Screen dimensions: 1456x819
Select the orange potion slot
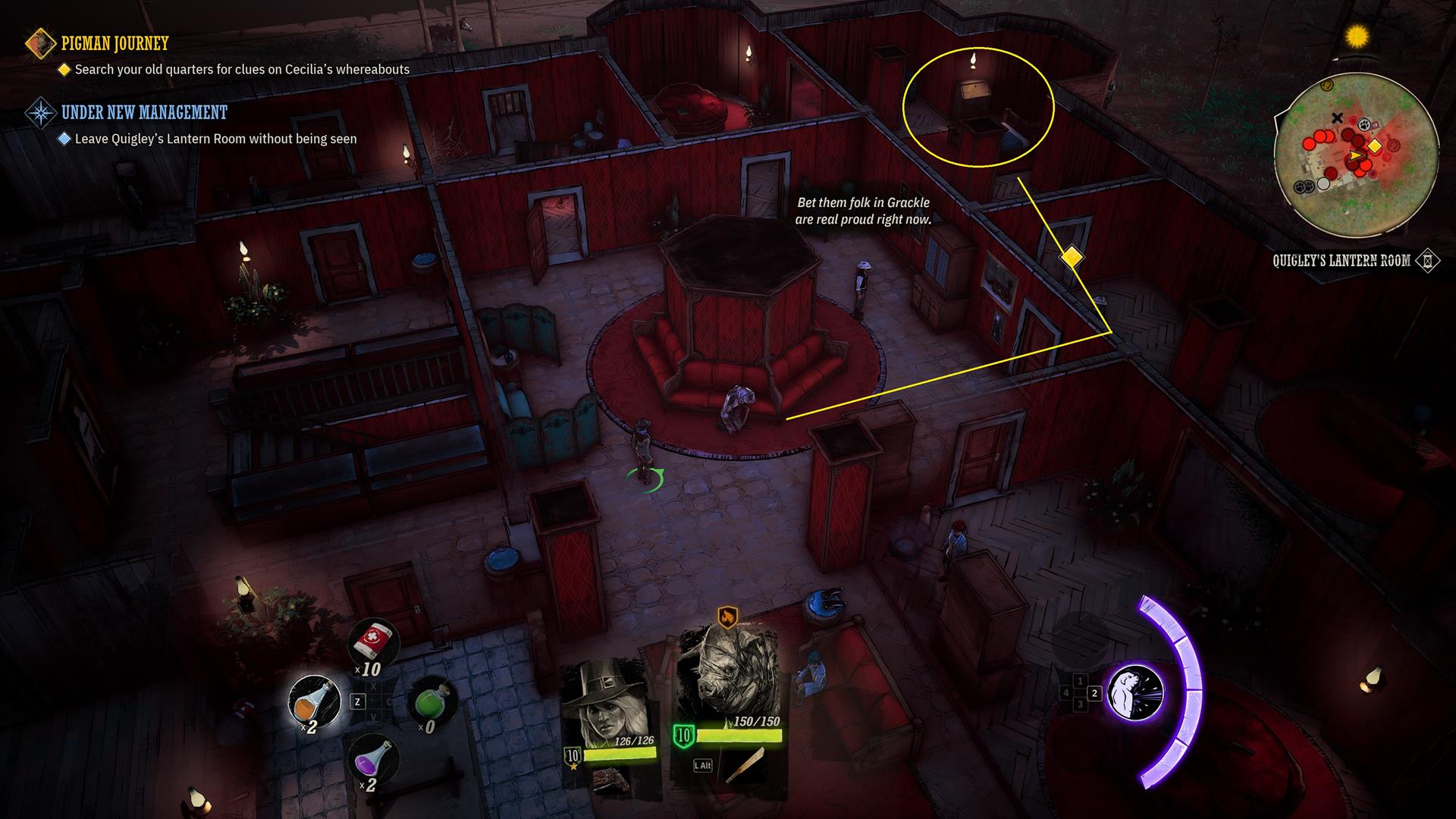pos(315,701)
